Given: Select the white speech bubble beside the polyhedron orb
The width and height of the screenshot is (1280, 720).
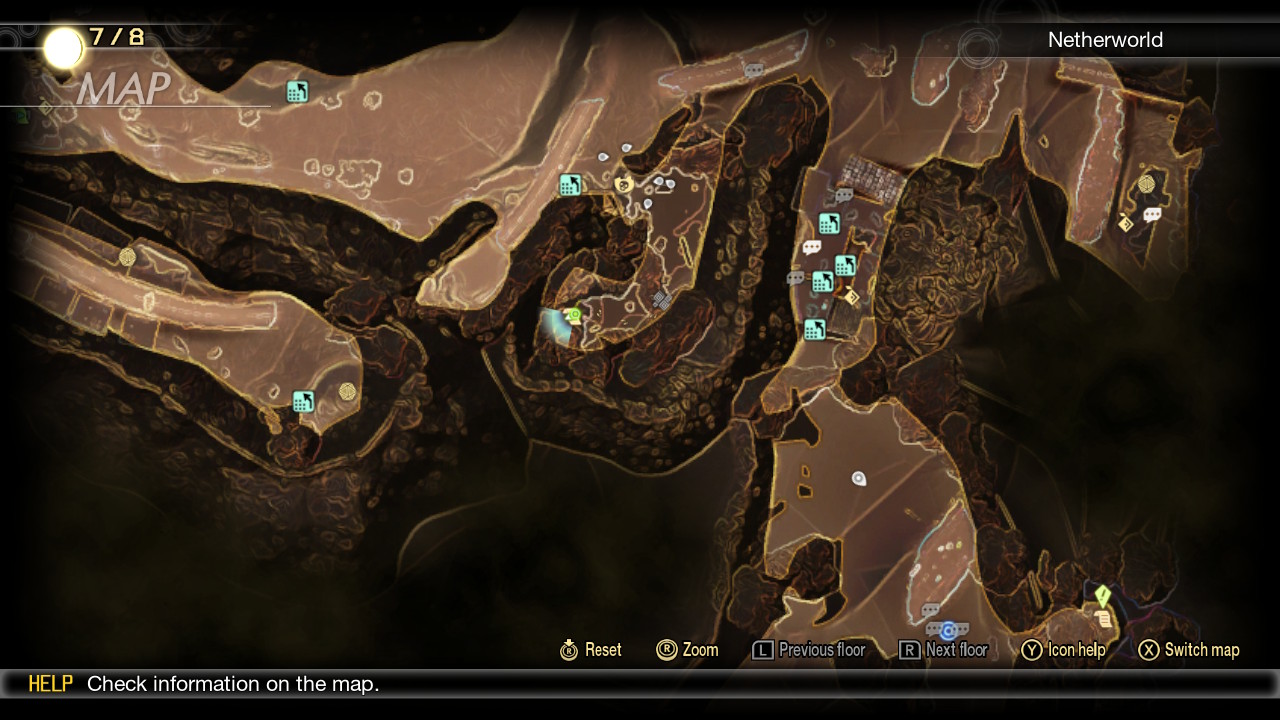Looking at the screenshot, I should pos(1152,214).
